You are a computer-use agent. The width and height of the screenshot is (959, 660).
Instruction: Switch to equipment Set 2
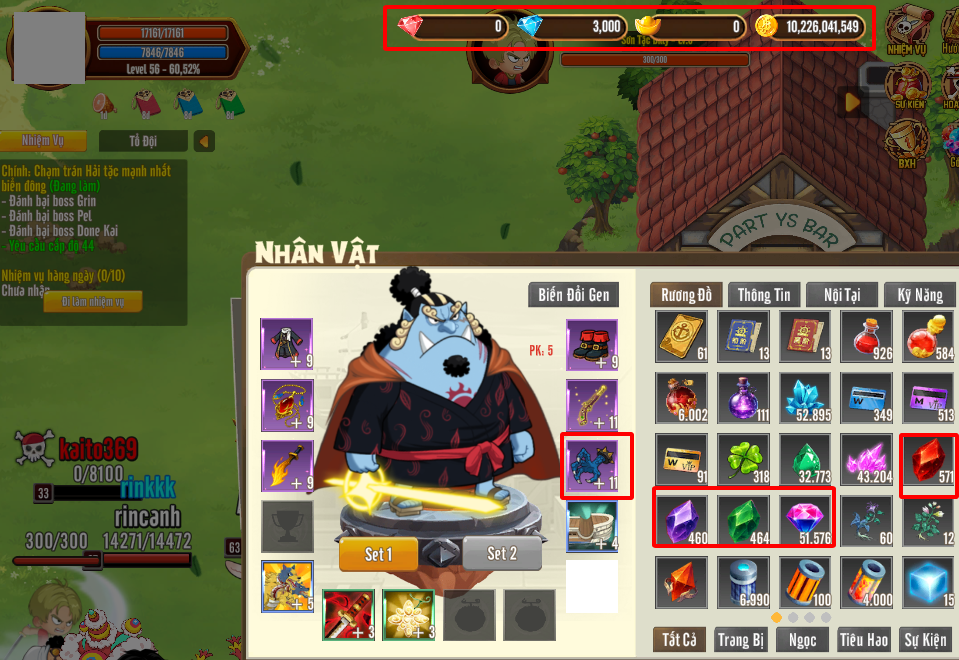(502, 553)
